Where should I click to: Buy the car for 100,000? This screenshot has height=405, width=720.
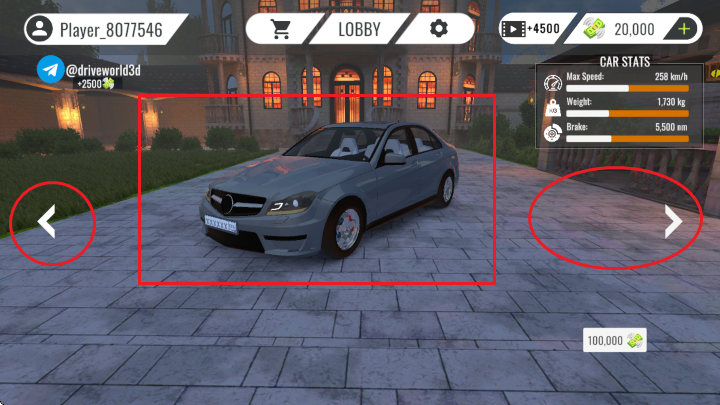click(614, 341)
